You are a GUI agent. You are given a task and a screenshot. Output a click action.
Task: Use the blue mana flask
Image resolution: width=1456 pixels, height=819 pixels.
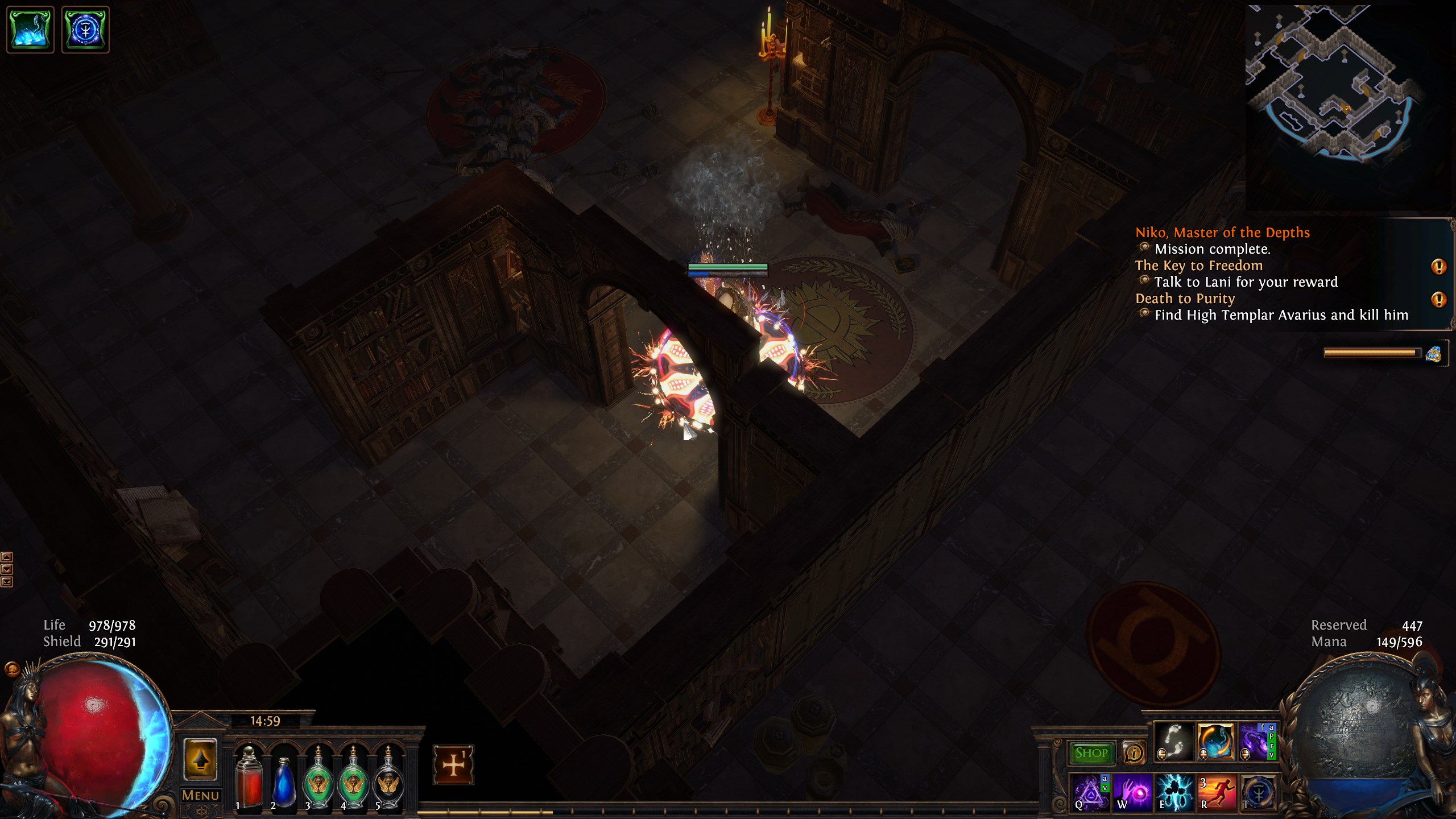(284, 778)
